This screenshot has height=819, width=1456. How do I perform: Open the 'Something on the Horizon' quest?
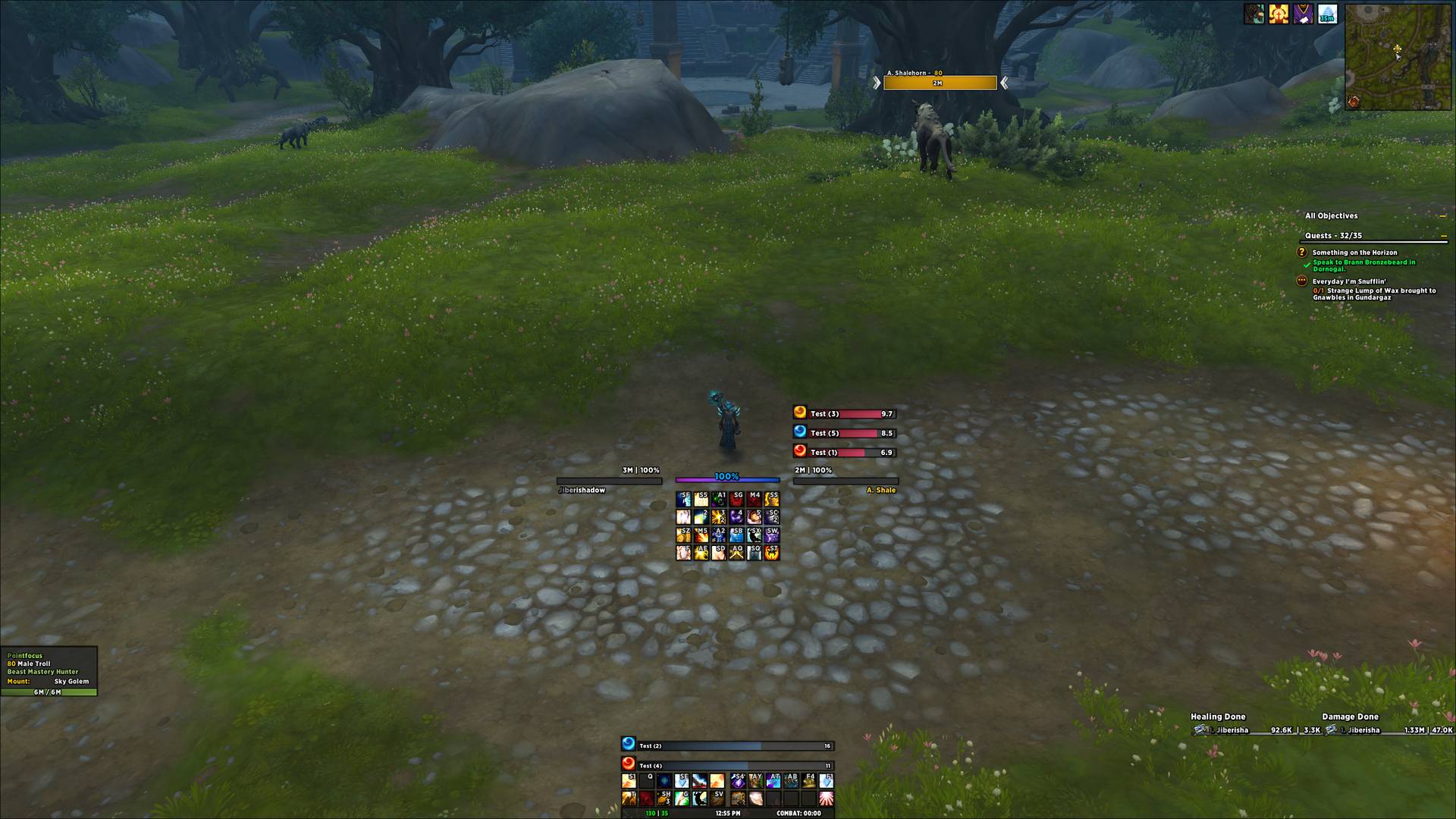[1354, 253]
